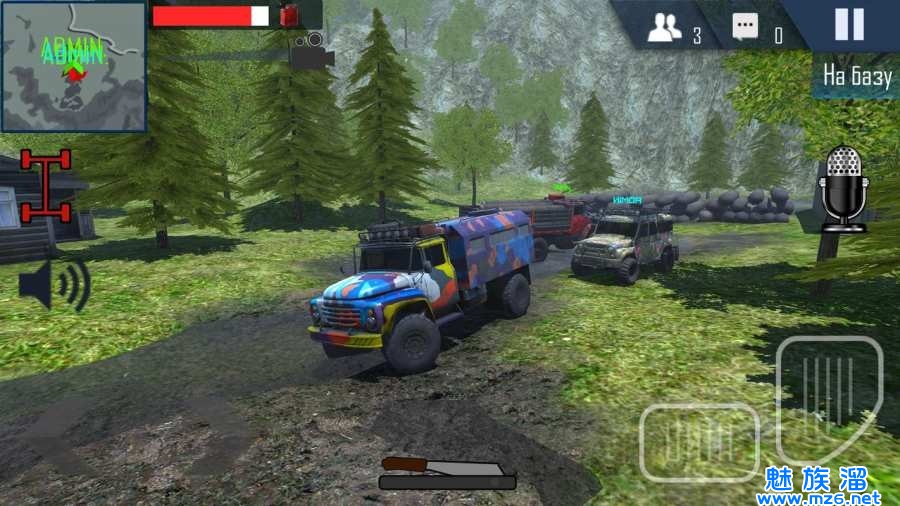900x506 pixels.
Task: Pause the game
Action: (849, 24)
